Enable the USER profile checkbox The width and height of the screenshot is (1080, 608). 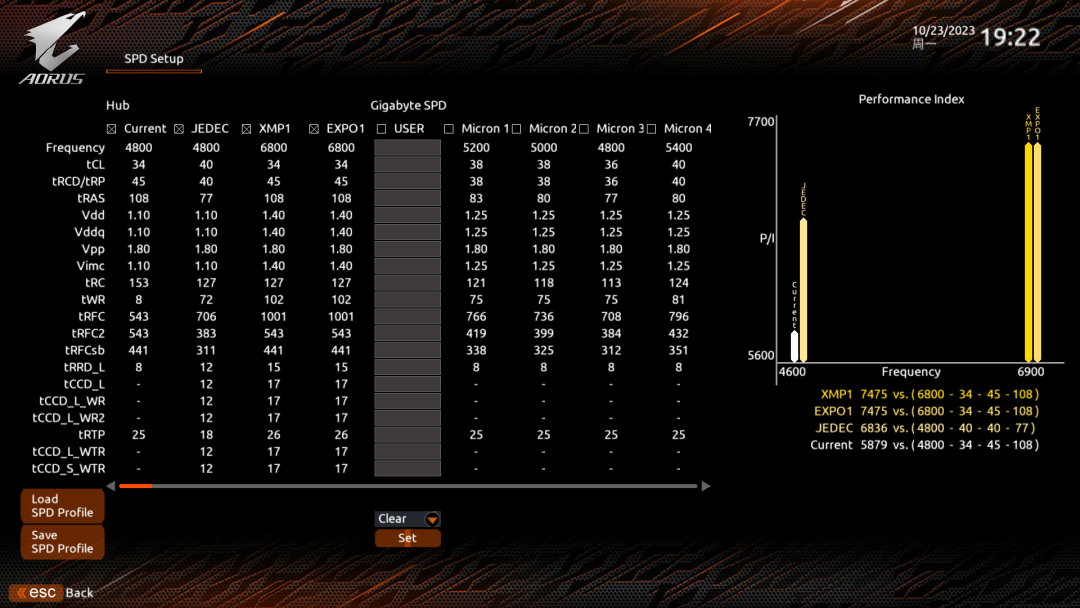[382, 129]
